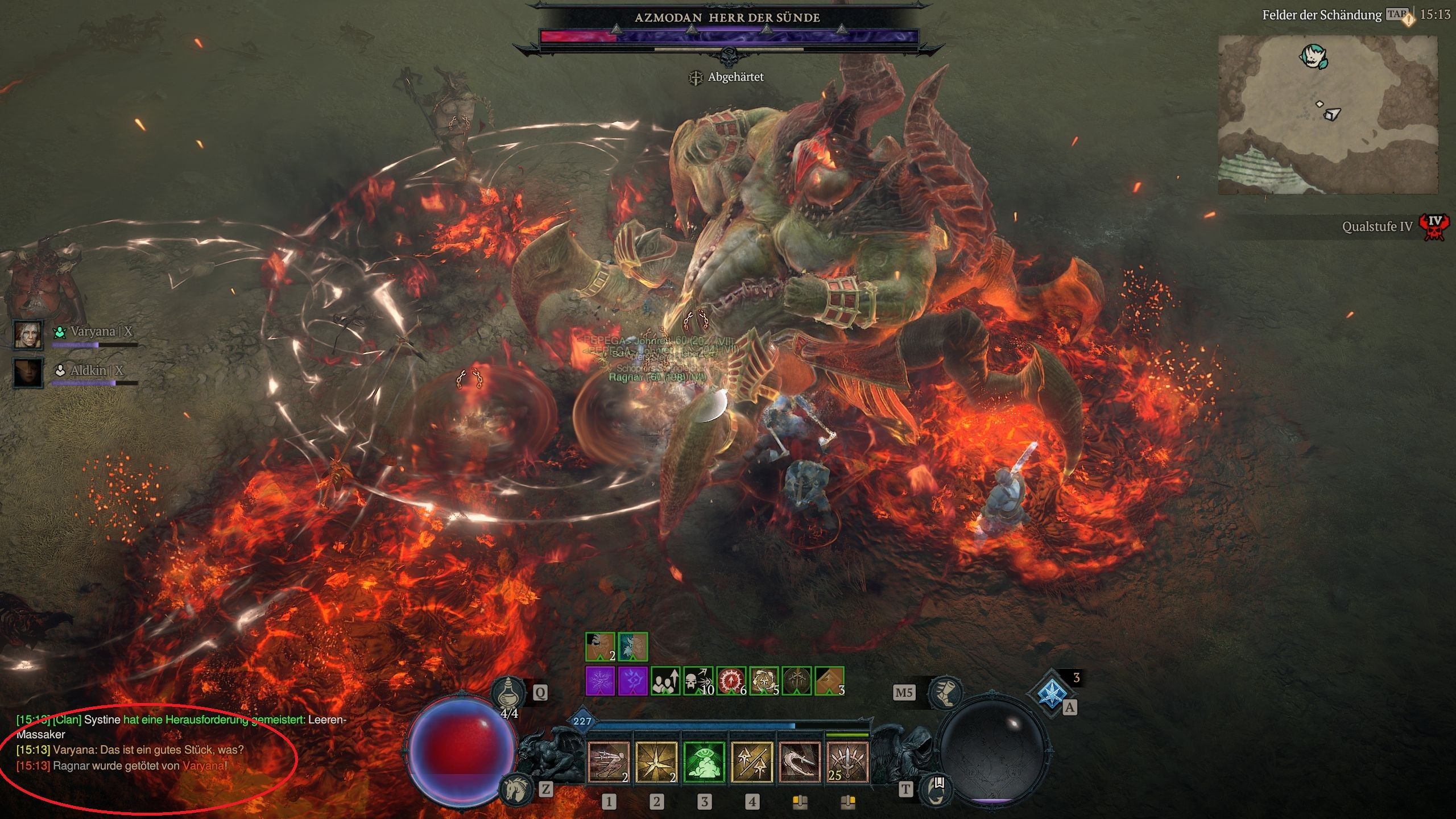Summon the horse mount

516,788
